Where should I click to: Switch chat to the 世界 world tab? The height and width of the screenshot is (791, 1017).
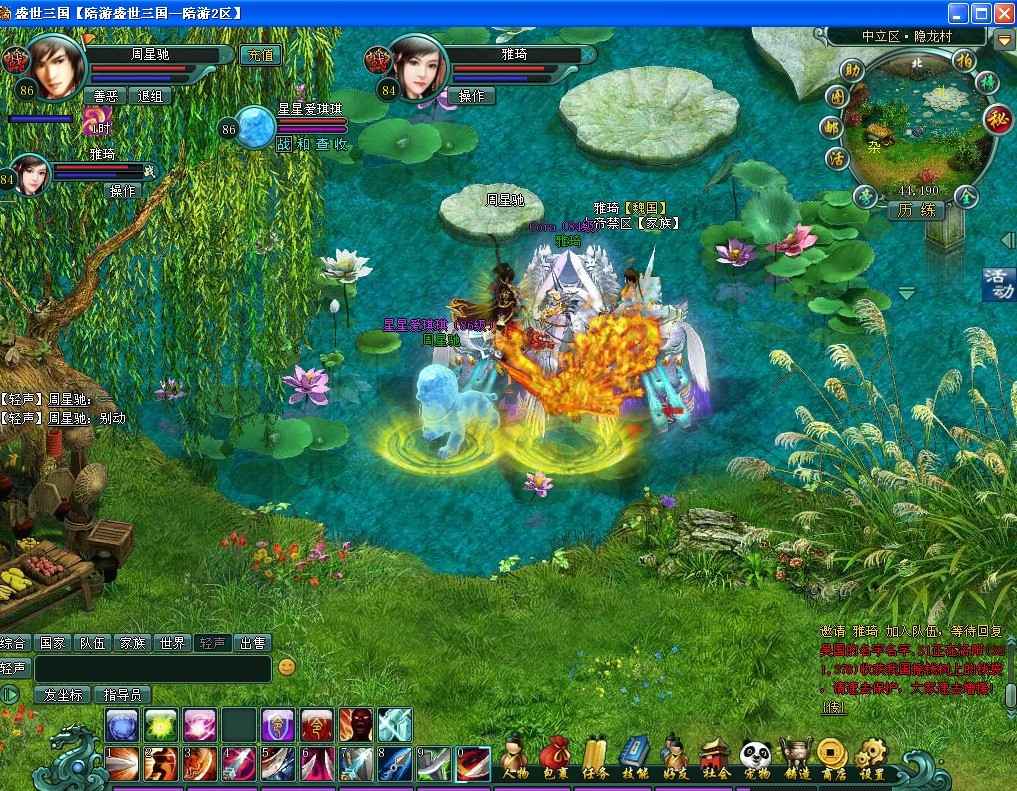point(172,643)
